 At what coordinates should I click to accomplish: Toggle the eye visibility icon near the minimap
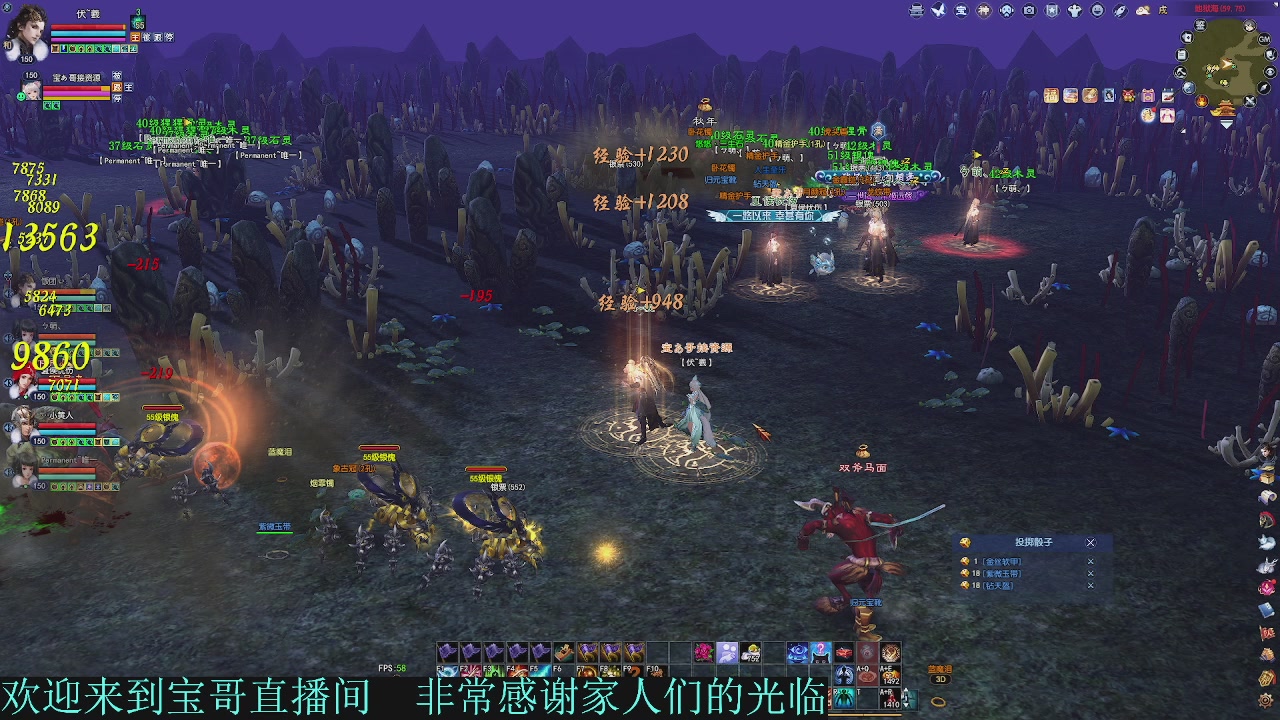point(1269,71)
